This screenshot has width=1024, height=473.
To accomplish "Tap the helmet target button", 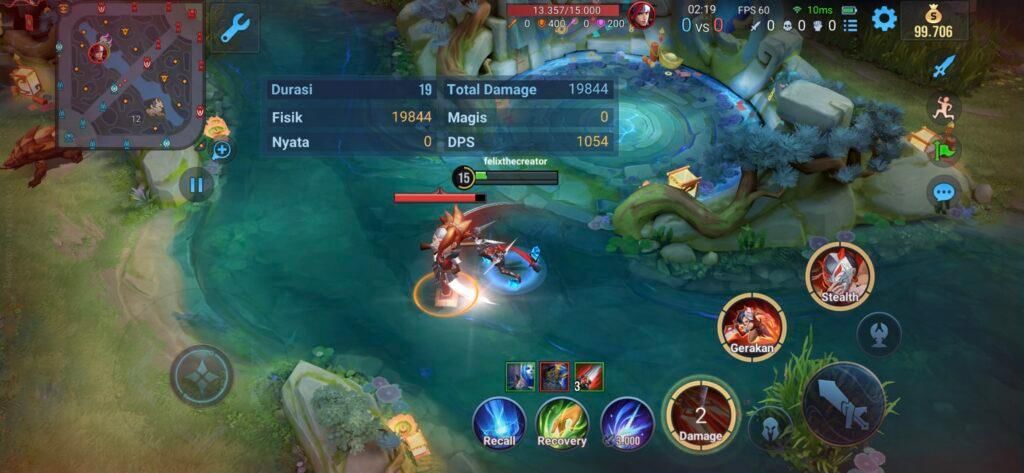I will tap(769, 427).
